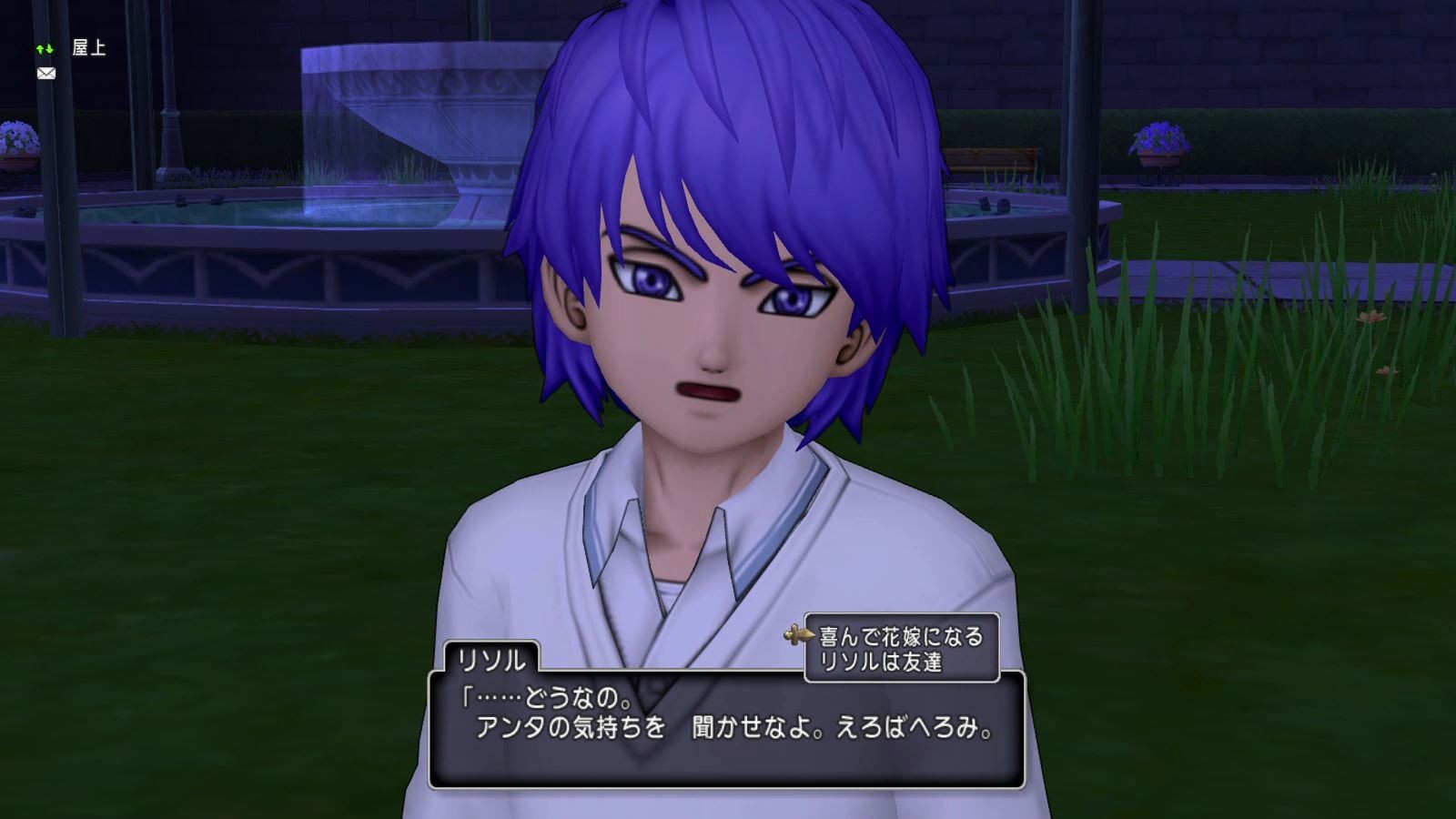1456x819 pixels.
Task: Click the リソル name plate
Action: (x=494, y=658)
